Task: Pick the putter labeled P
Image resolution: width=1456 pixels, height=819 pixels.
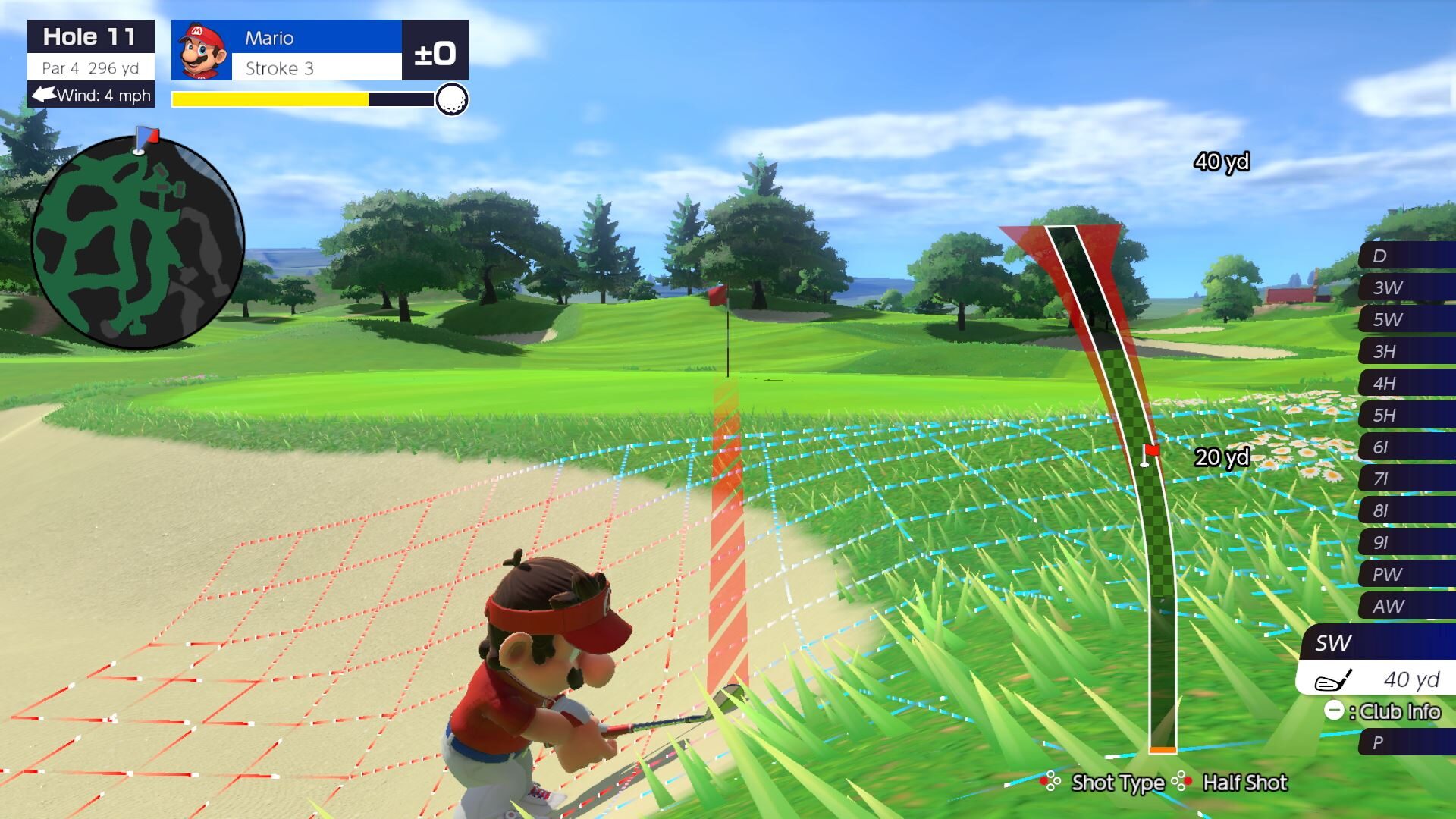Action: pos(1405,742)
